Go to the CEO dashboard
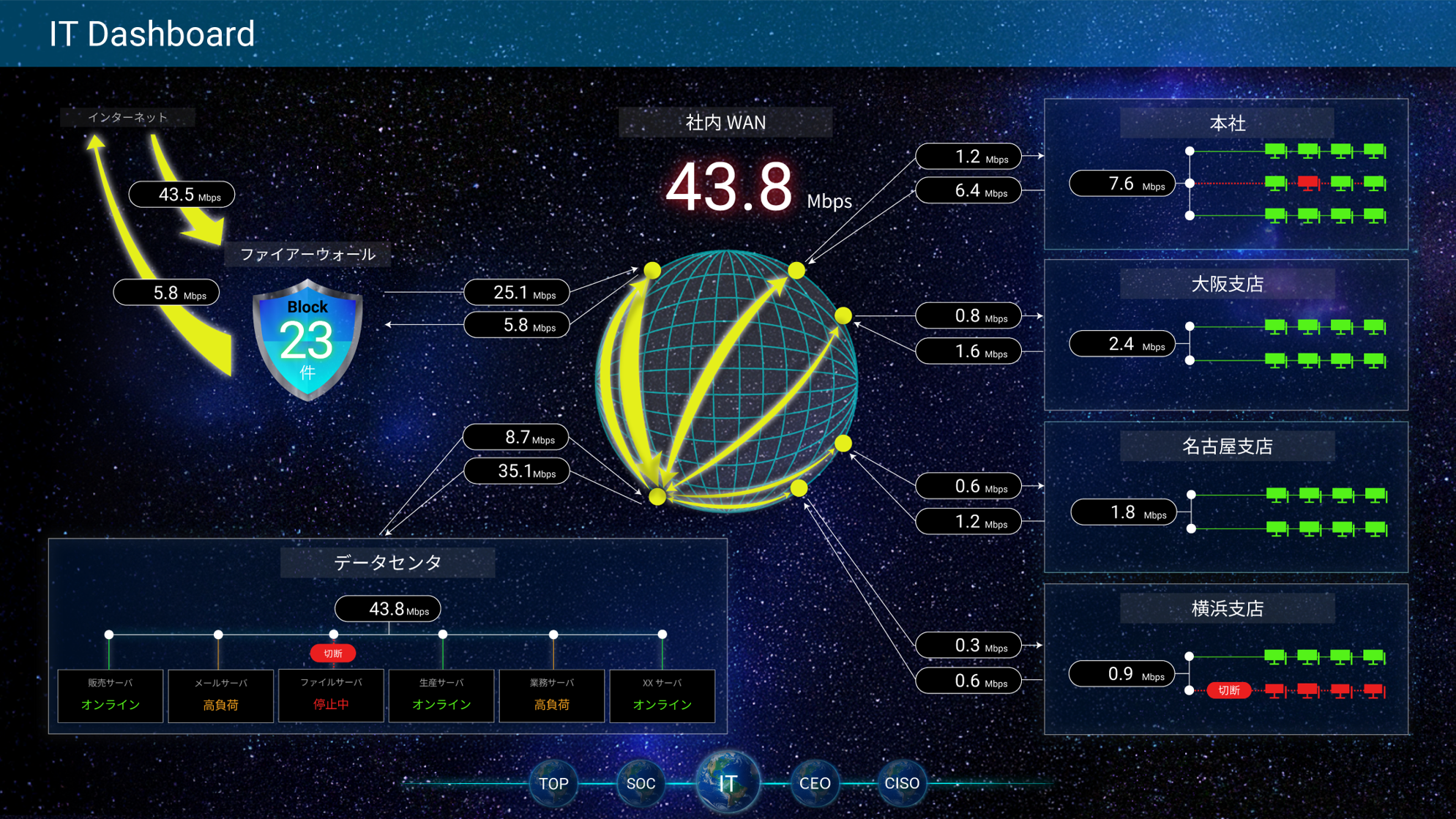This screenshot has width=1456, height=819. (815, 783)
